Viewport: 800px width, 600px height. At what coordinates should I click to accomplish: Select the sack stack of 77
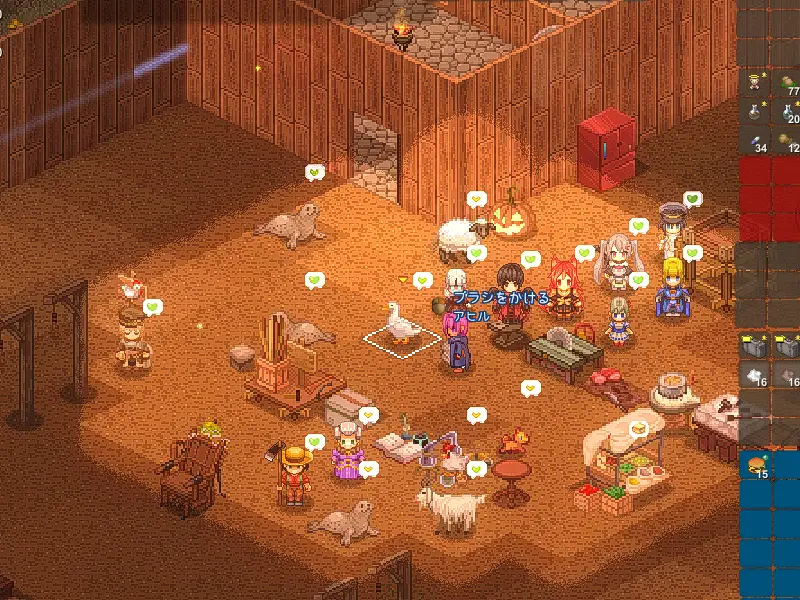point(790,81)
